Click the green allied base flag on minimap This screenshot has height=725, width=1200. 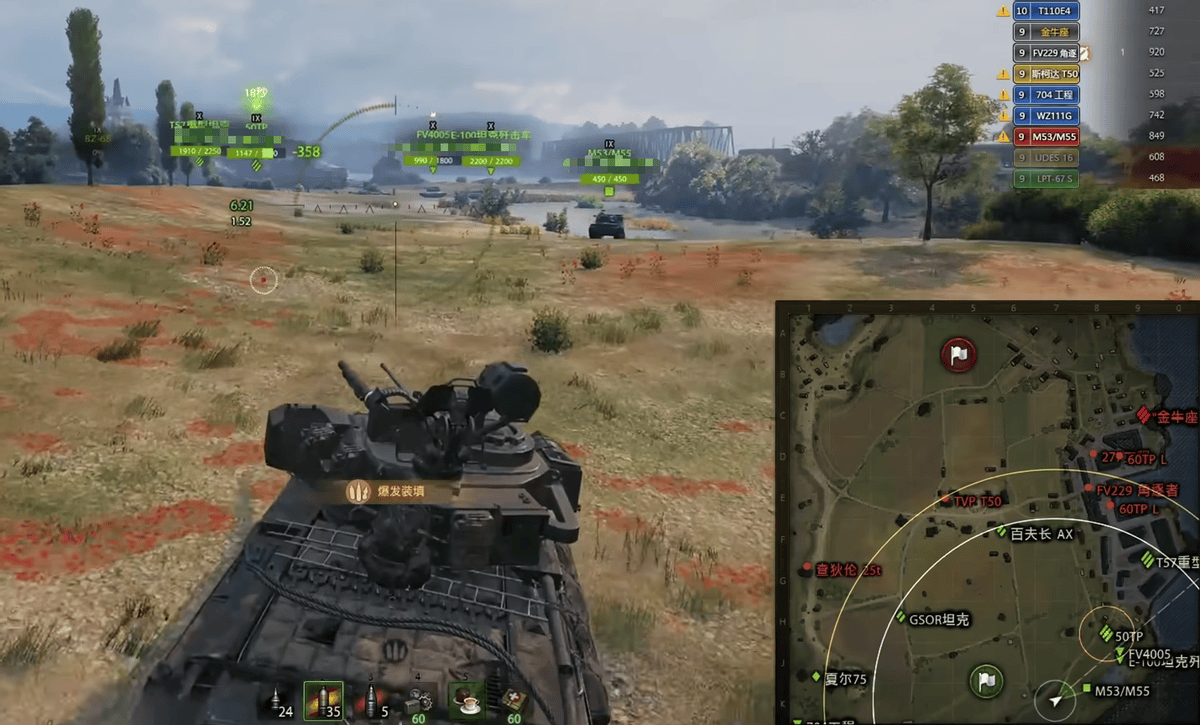986,682
